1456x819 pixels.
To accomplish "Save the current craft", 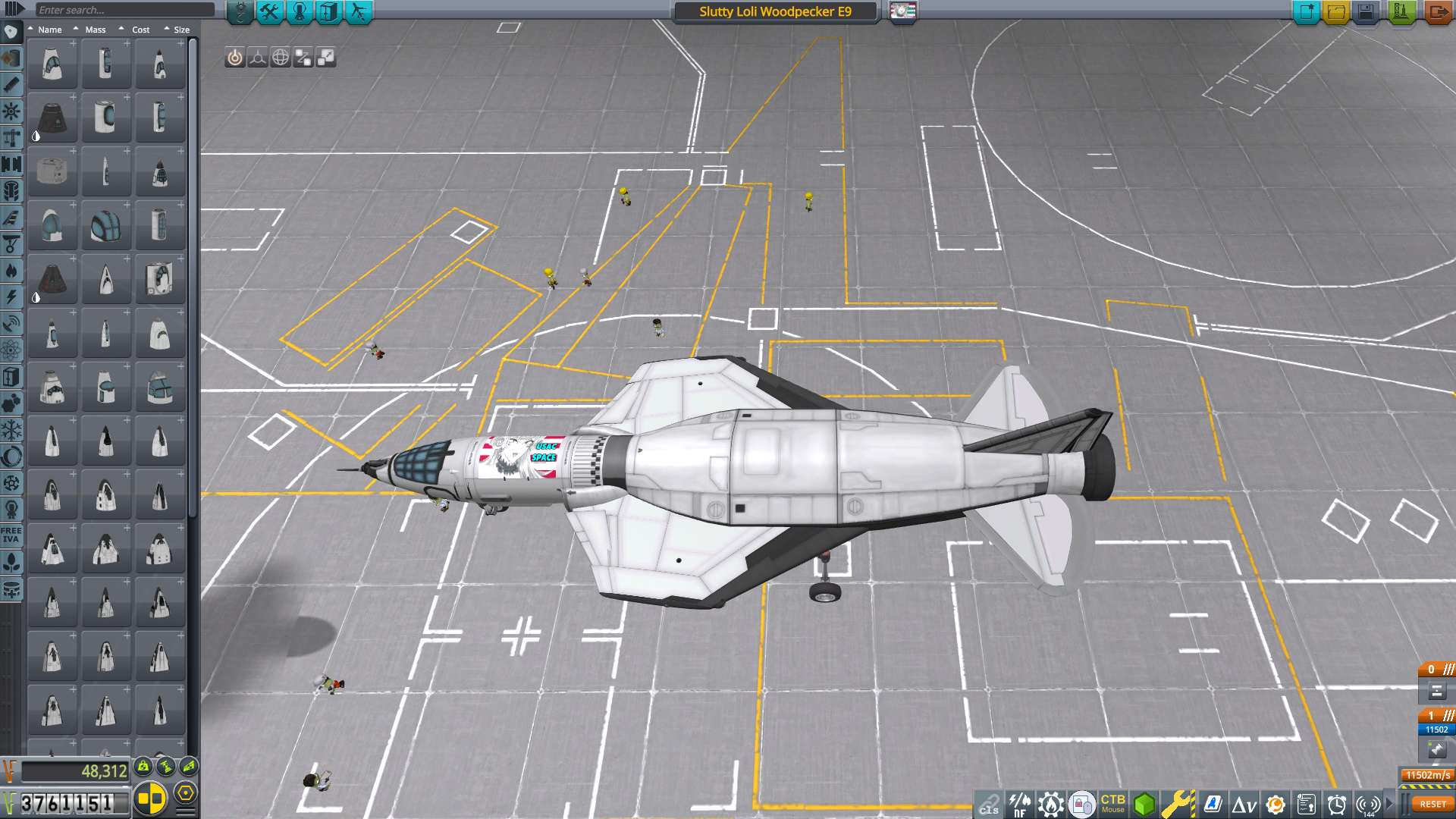I will click(1366, 12).
